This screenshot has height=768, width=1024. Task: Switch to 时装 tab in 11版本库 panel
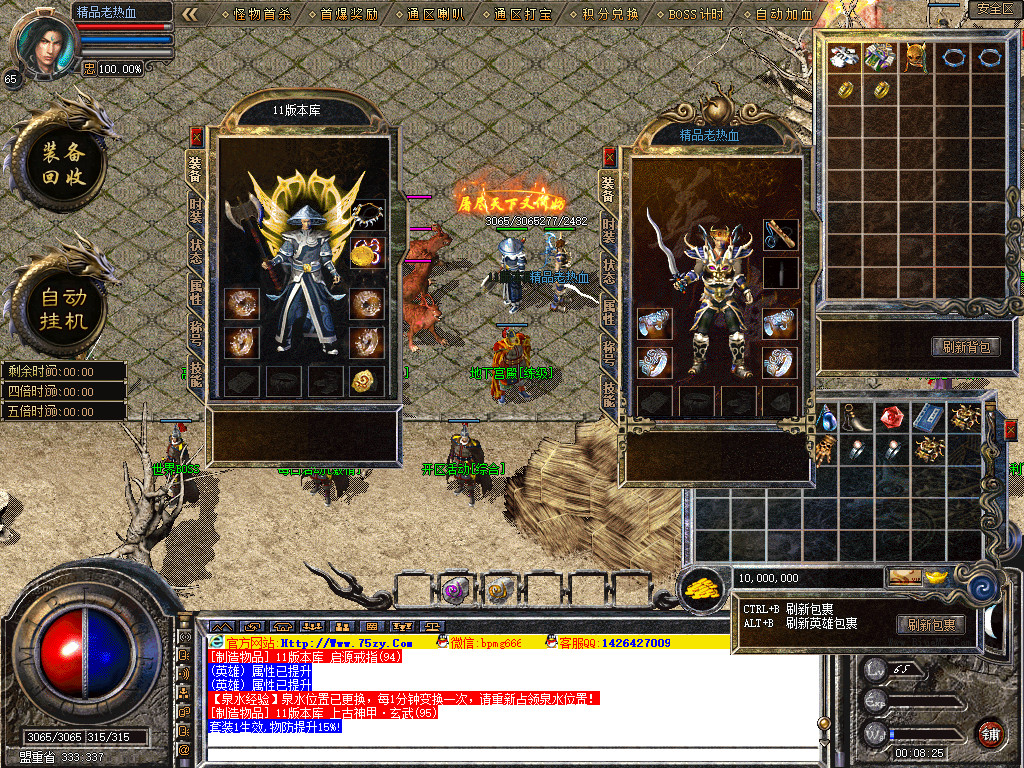[x=196, y=210]
